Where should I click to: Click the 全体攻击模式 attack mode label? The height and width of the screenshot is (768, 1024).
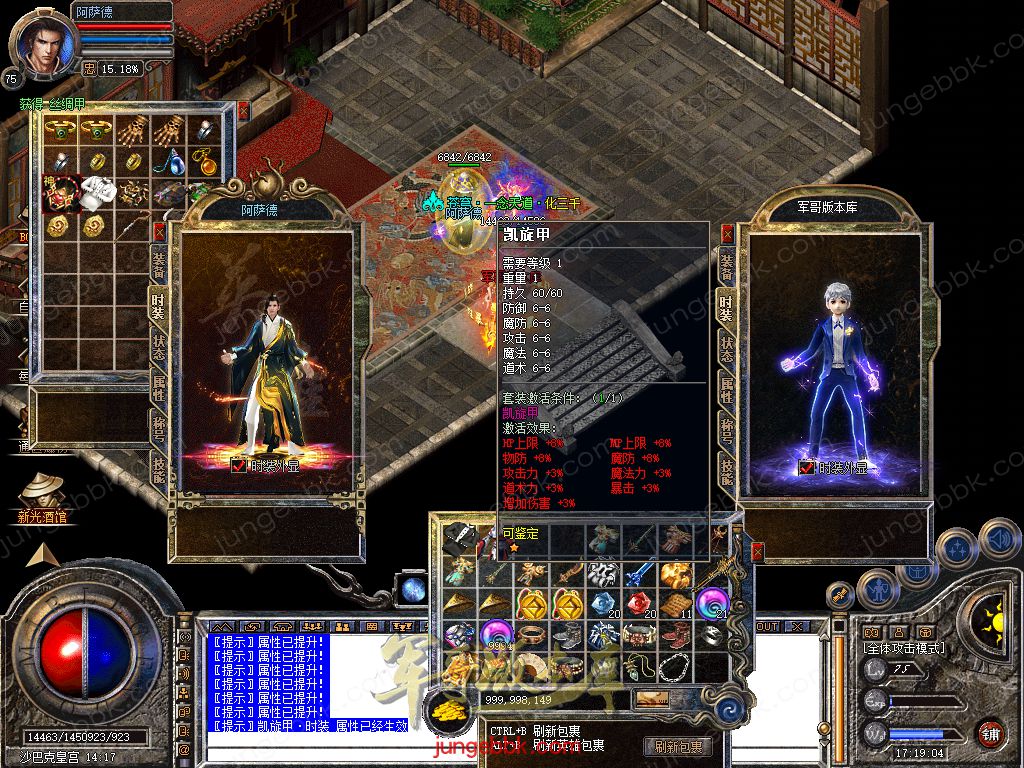click(x=905, y=648)
